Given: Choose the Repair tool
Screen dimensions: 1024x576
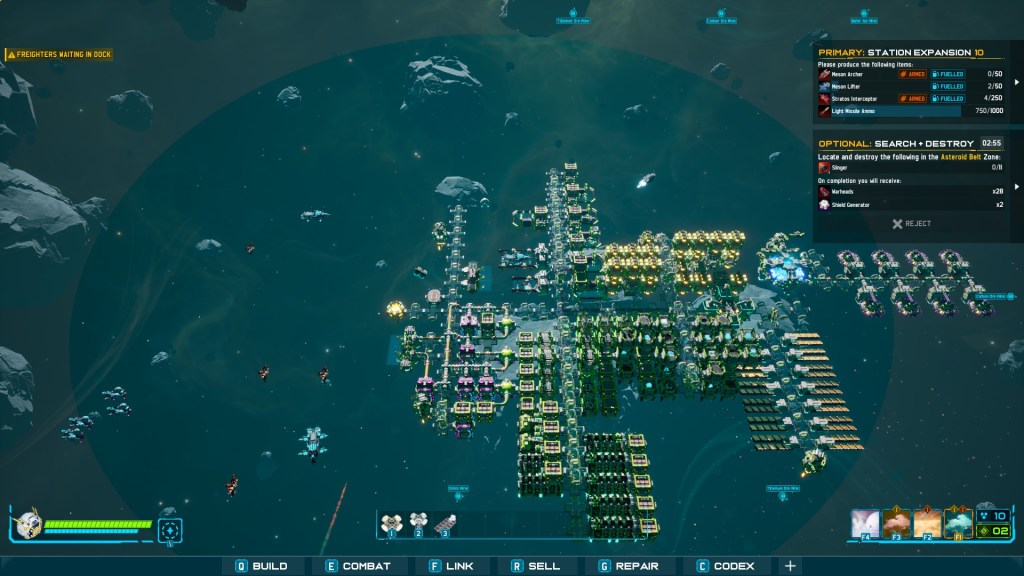Looking at the screenshot, I should (x=628, y=566).
